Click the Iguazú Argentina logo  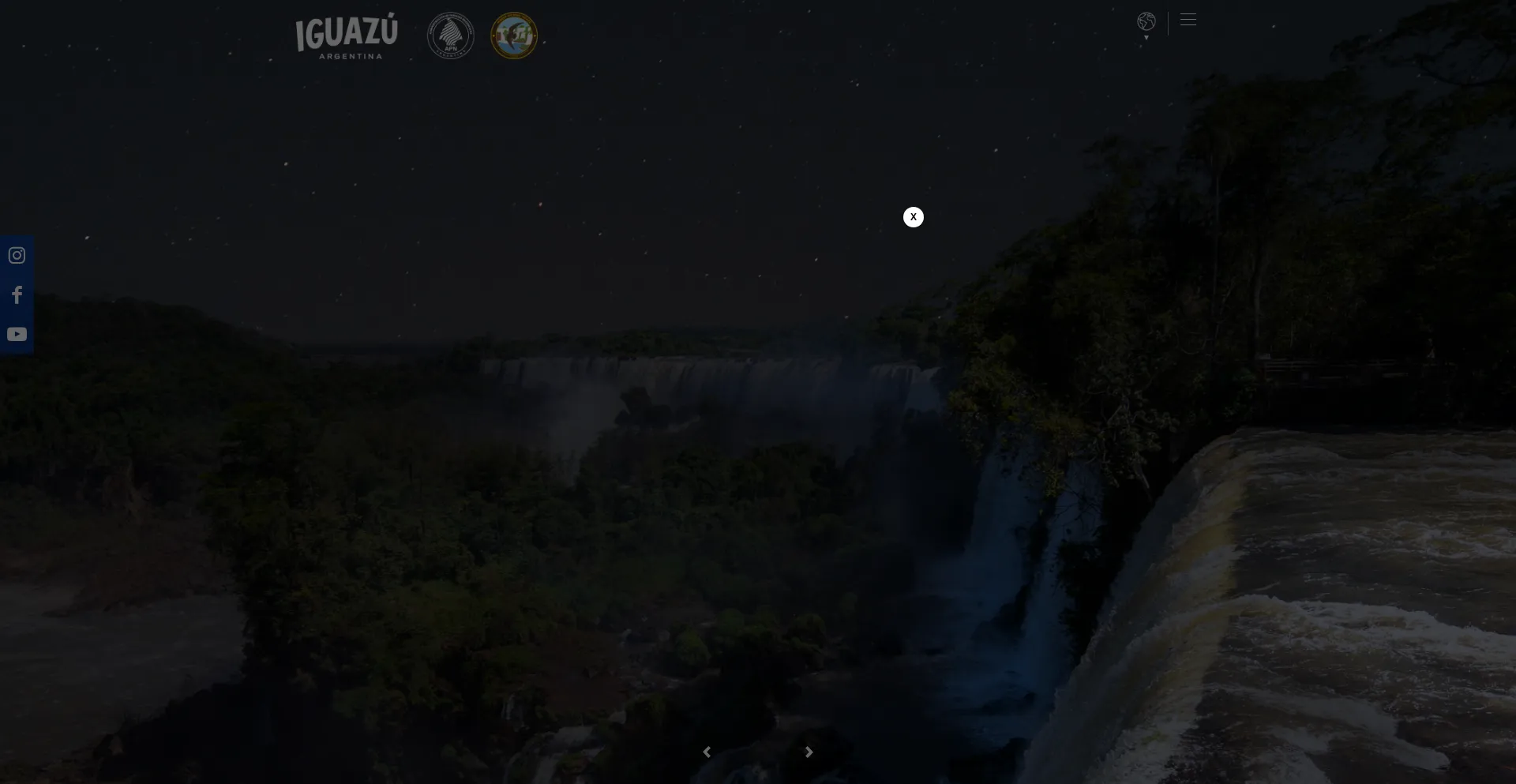tap(346, 36)
